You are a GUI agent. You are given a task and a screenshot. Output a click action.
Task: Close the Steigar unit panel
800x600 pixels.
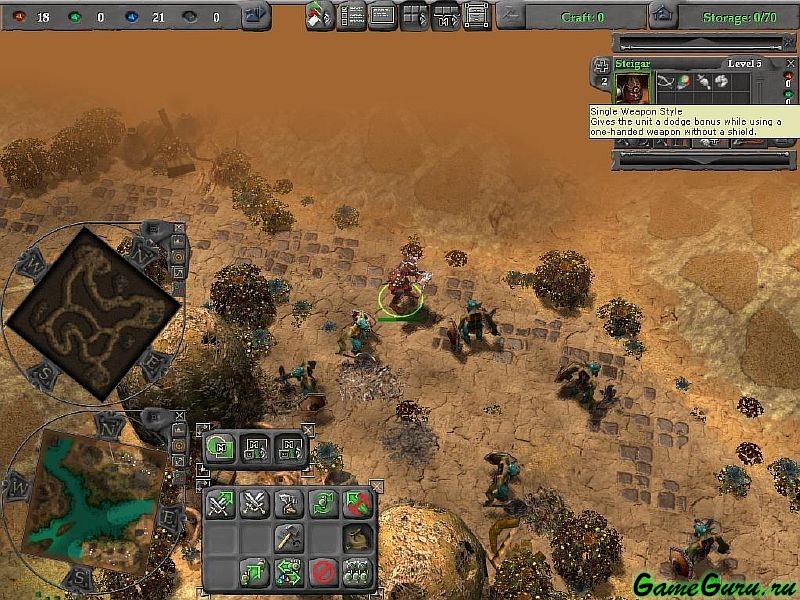pos(790,64)
